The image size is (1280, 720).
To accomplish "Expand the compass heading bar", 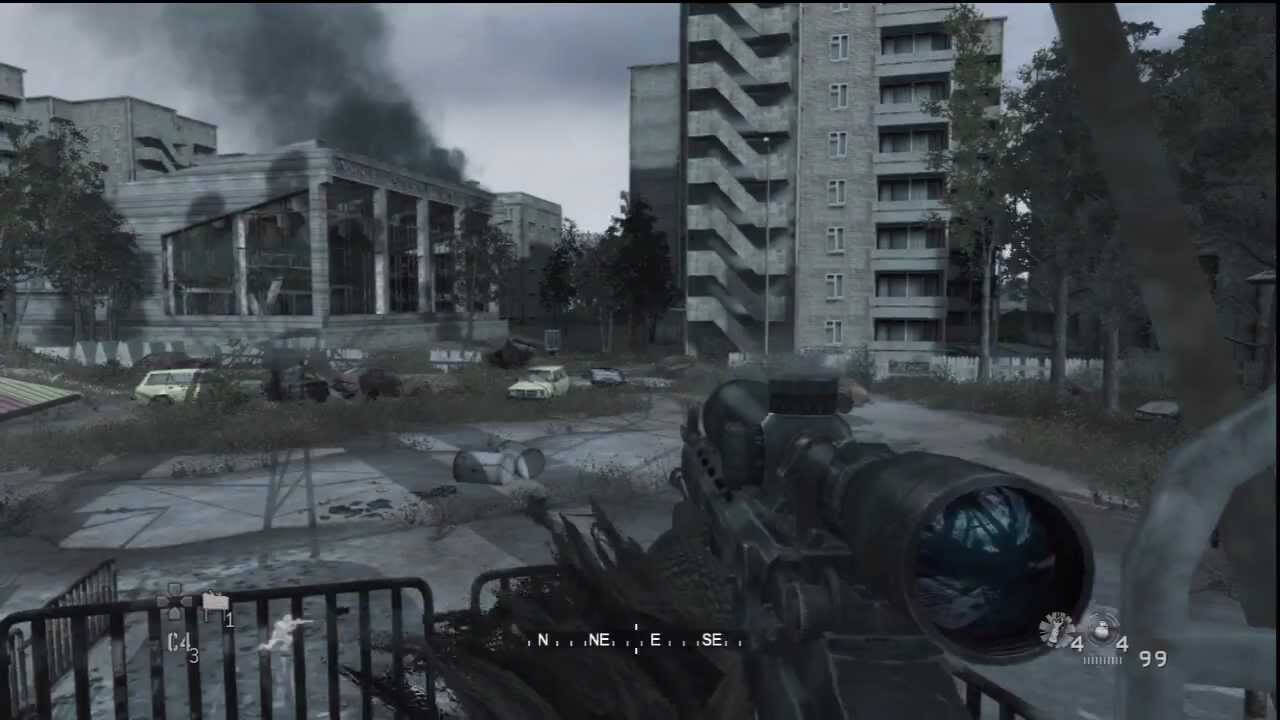I will coord(635,638).
